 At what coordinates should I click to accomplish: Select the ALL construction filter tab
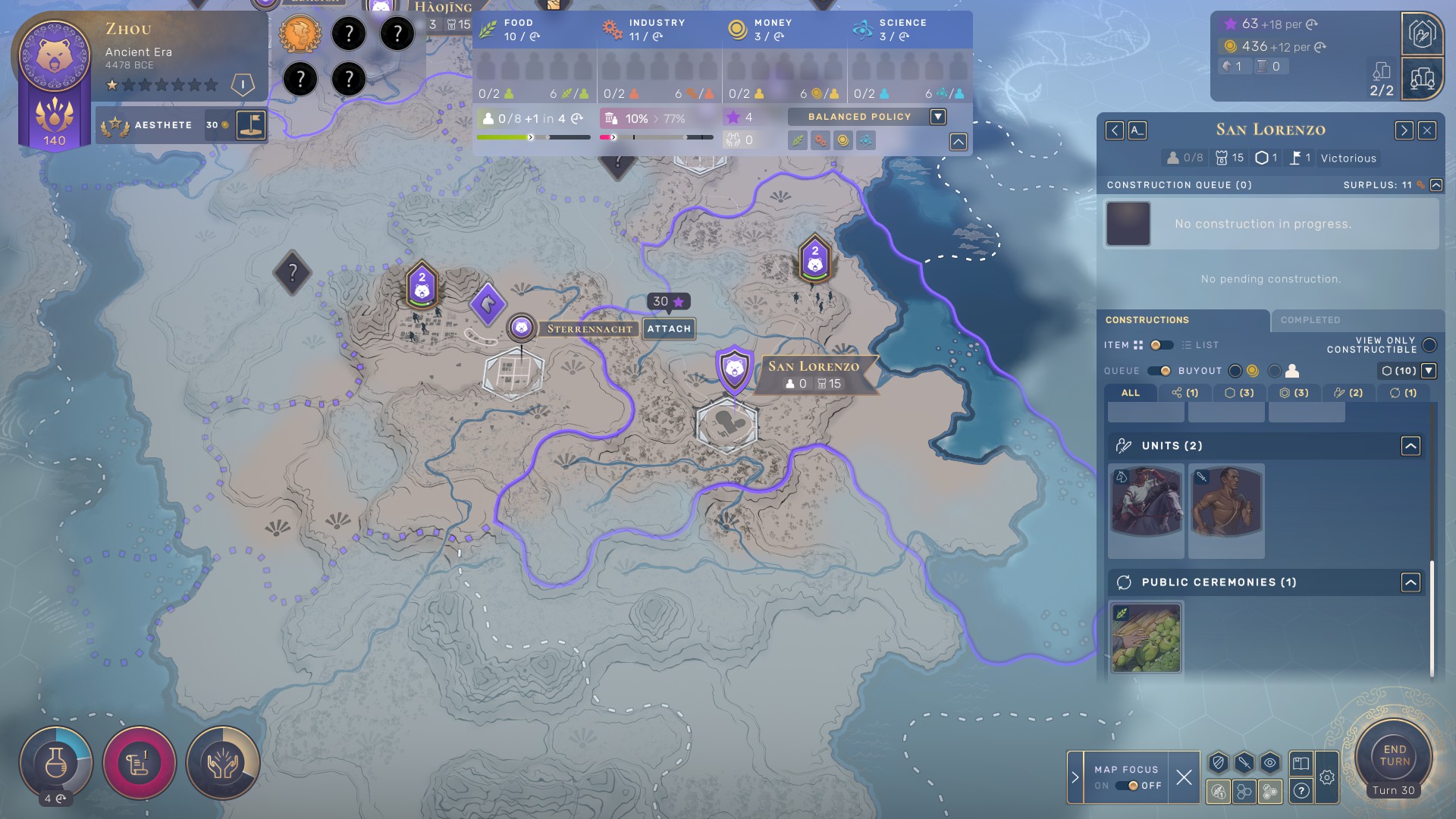[x=1131, y=393]
